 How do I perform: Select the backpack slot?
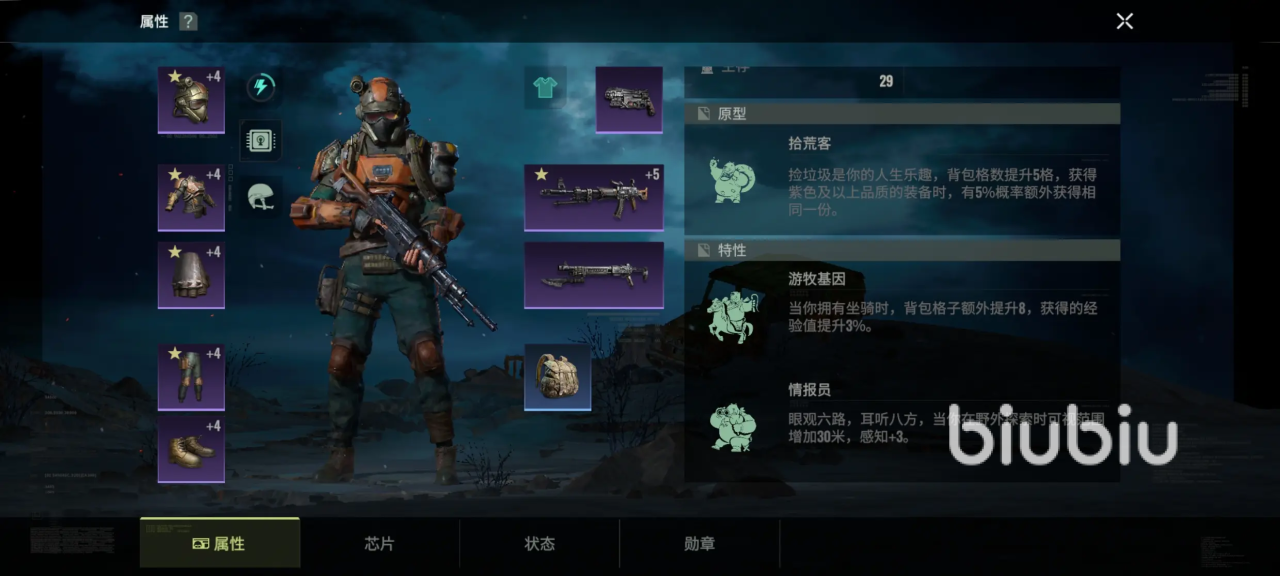click(558, 377)
